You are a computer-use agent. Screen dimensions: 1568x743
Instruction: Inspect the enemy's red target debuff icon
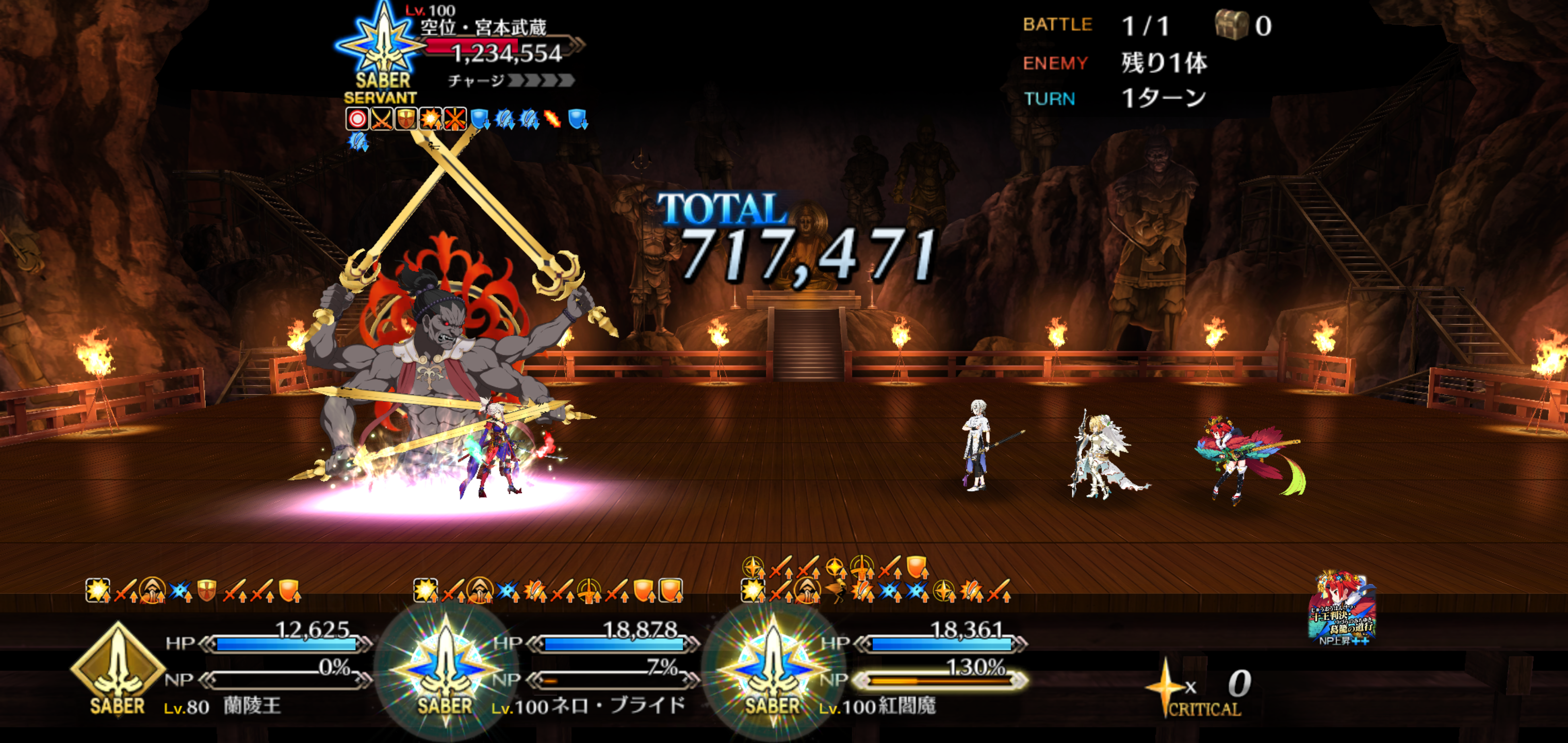(x=357, y=119)
